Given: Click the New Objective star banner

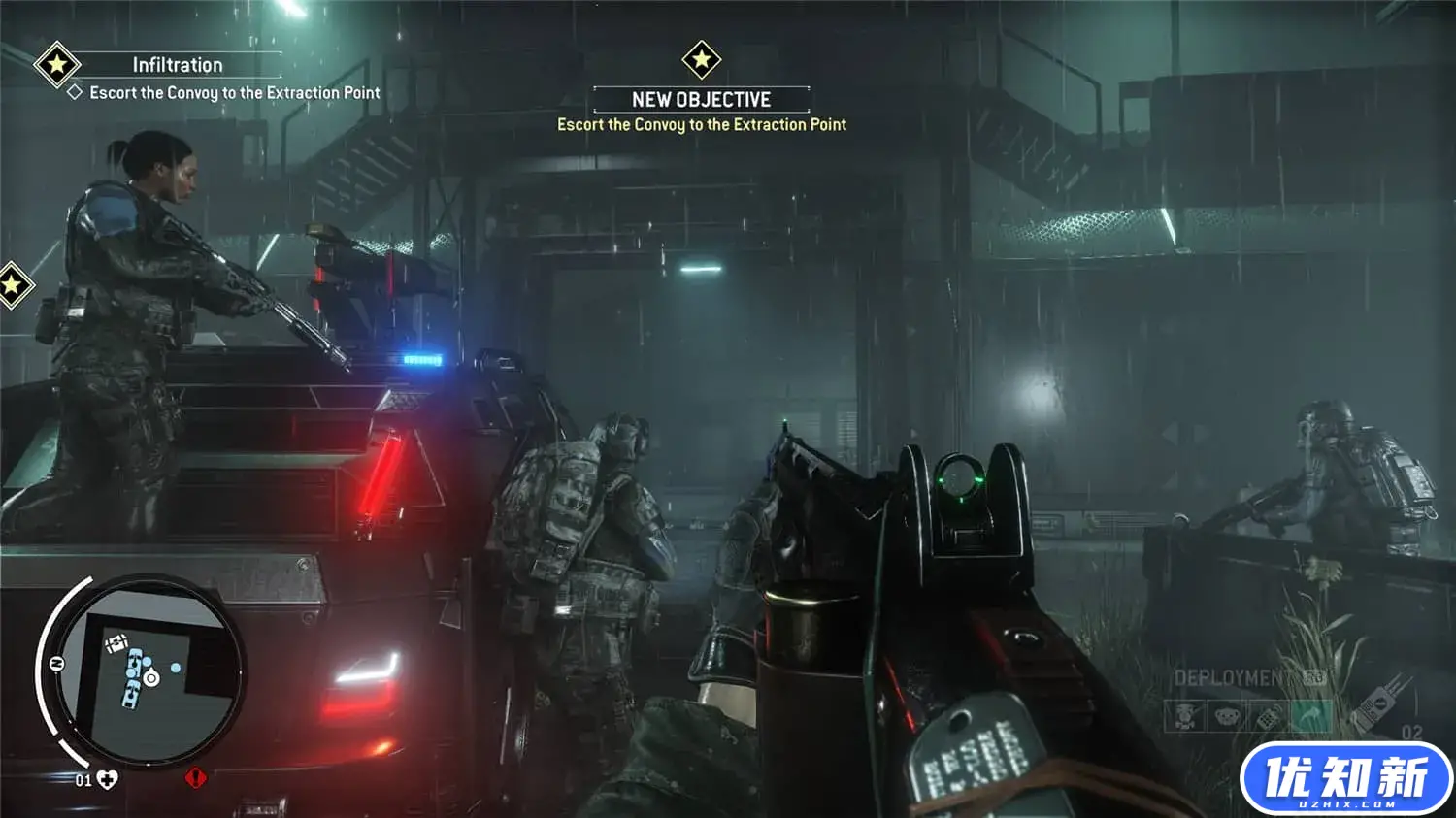Looking at the screenshot, I should coord(701,61).
